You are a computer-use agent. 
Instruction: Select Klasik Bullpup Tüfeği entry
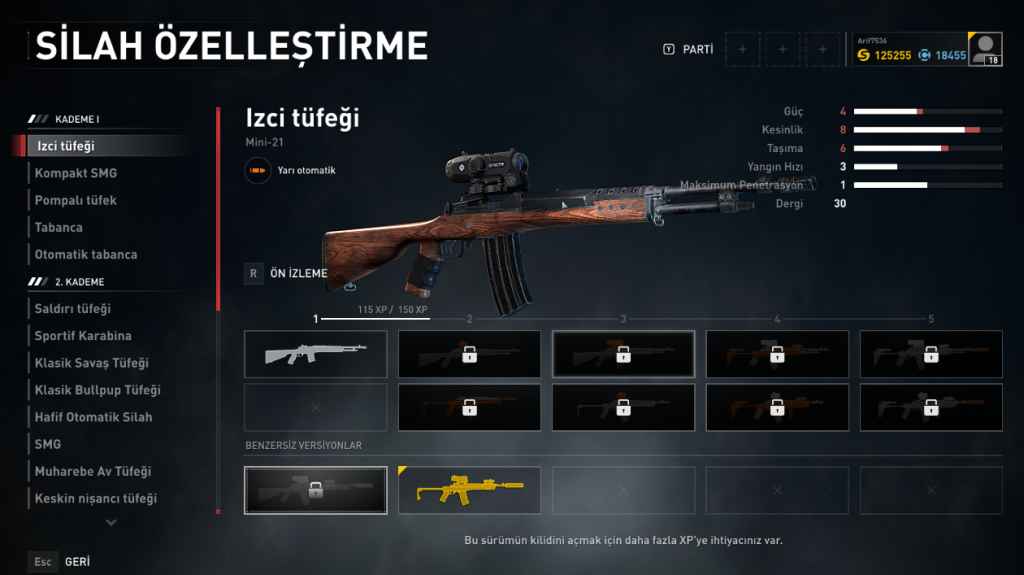[x=97, y=390]
